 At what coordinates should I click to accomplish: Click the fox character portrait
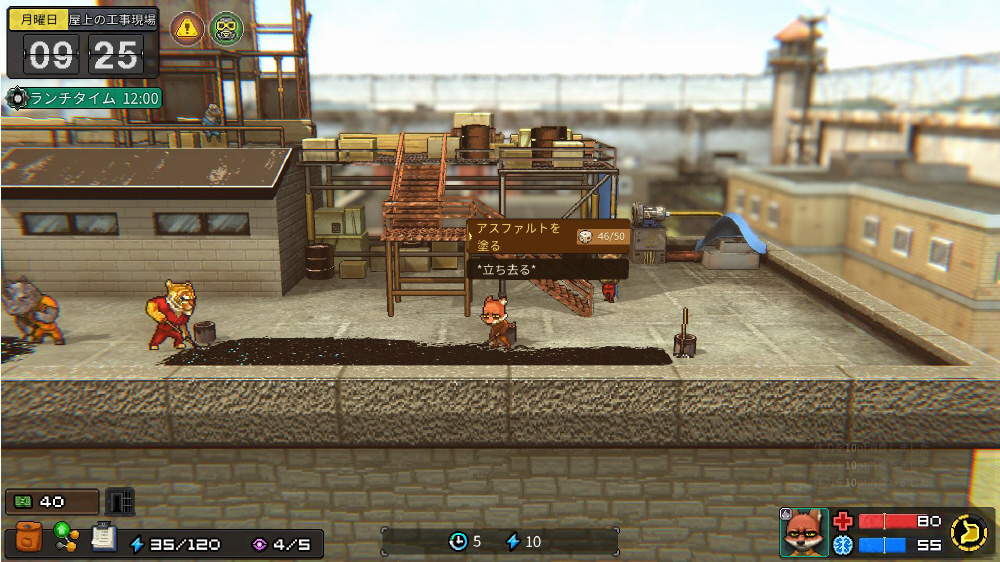804,532
